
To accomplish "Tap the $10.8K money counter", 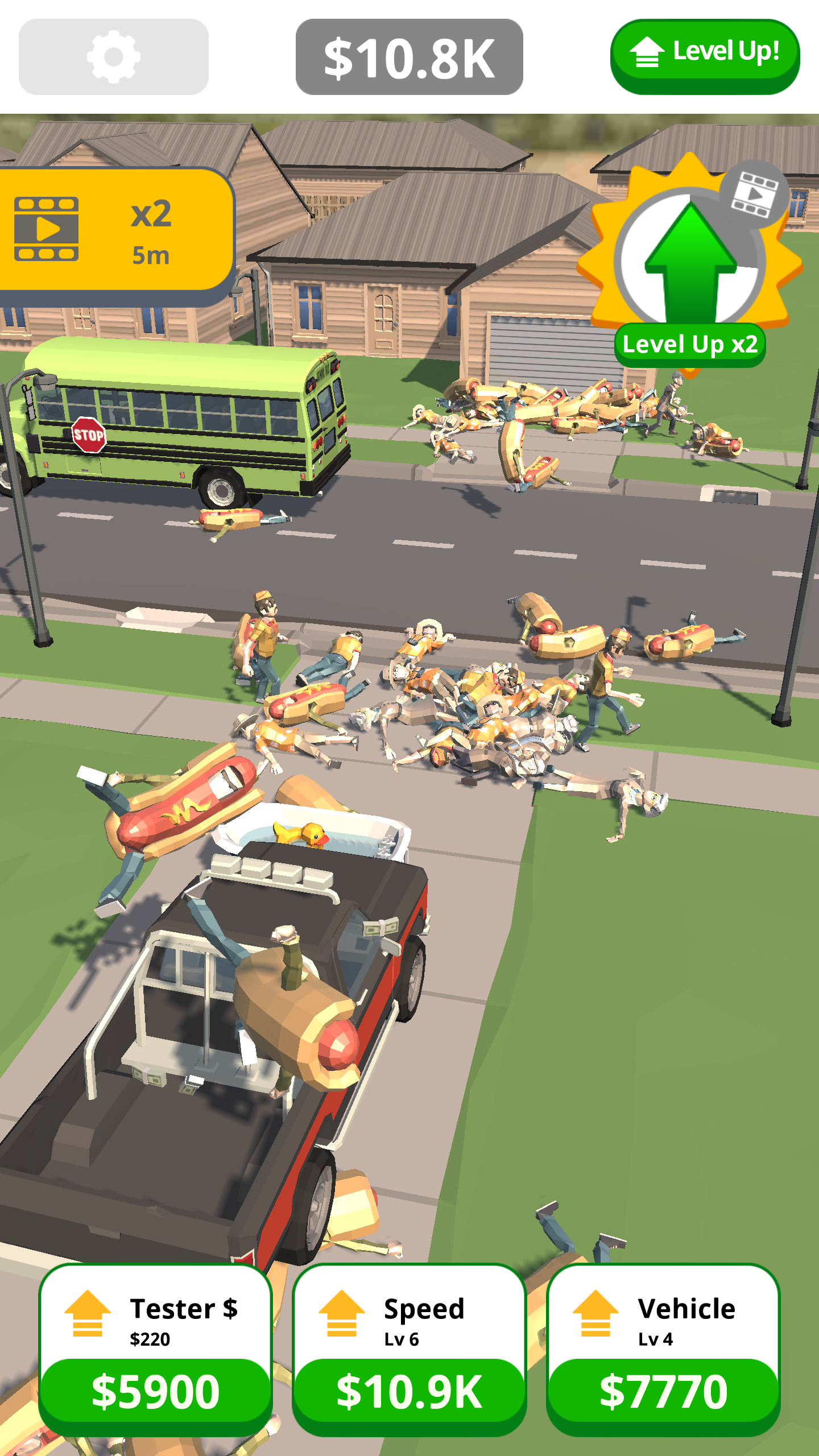I will tap(411, 55).
